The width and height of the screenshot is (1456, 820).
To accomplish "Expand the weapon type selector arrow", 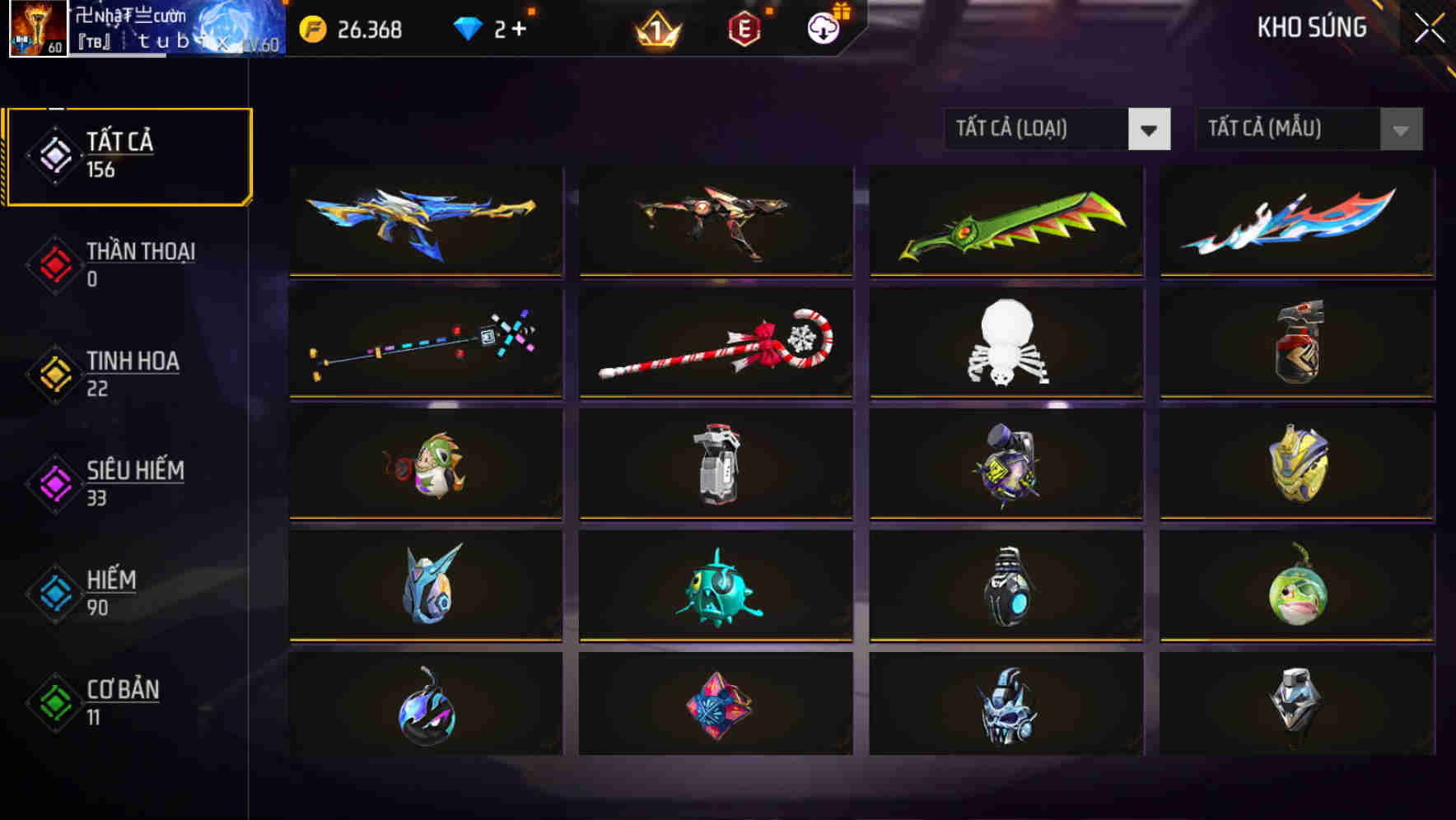I will (x=1150, y=129).
